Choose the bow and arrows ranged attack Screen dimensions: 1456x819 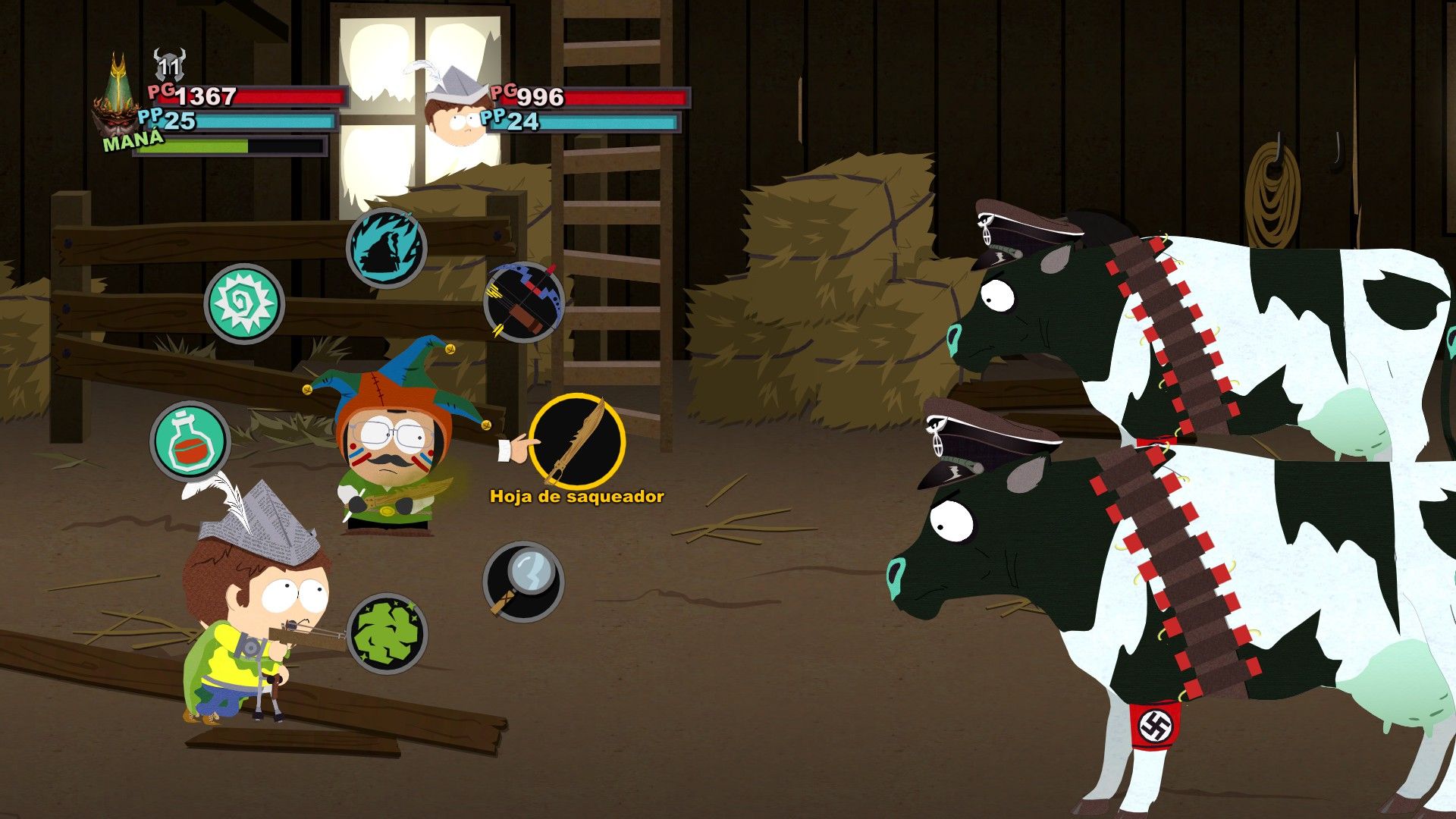pos(523,302)
